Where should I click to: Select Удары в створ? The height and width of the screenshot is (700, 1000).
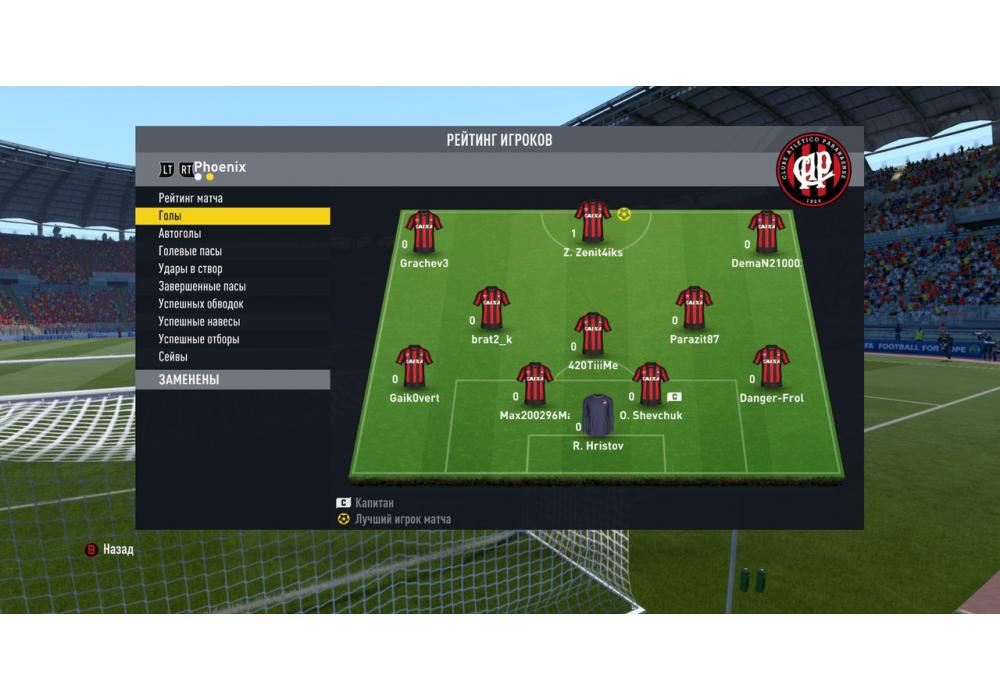coord(190,269)
